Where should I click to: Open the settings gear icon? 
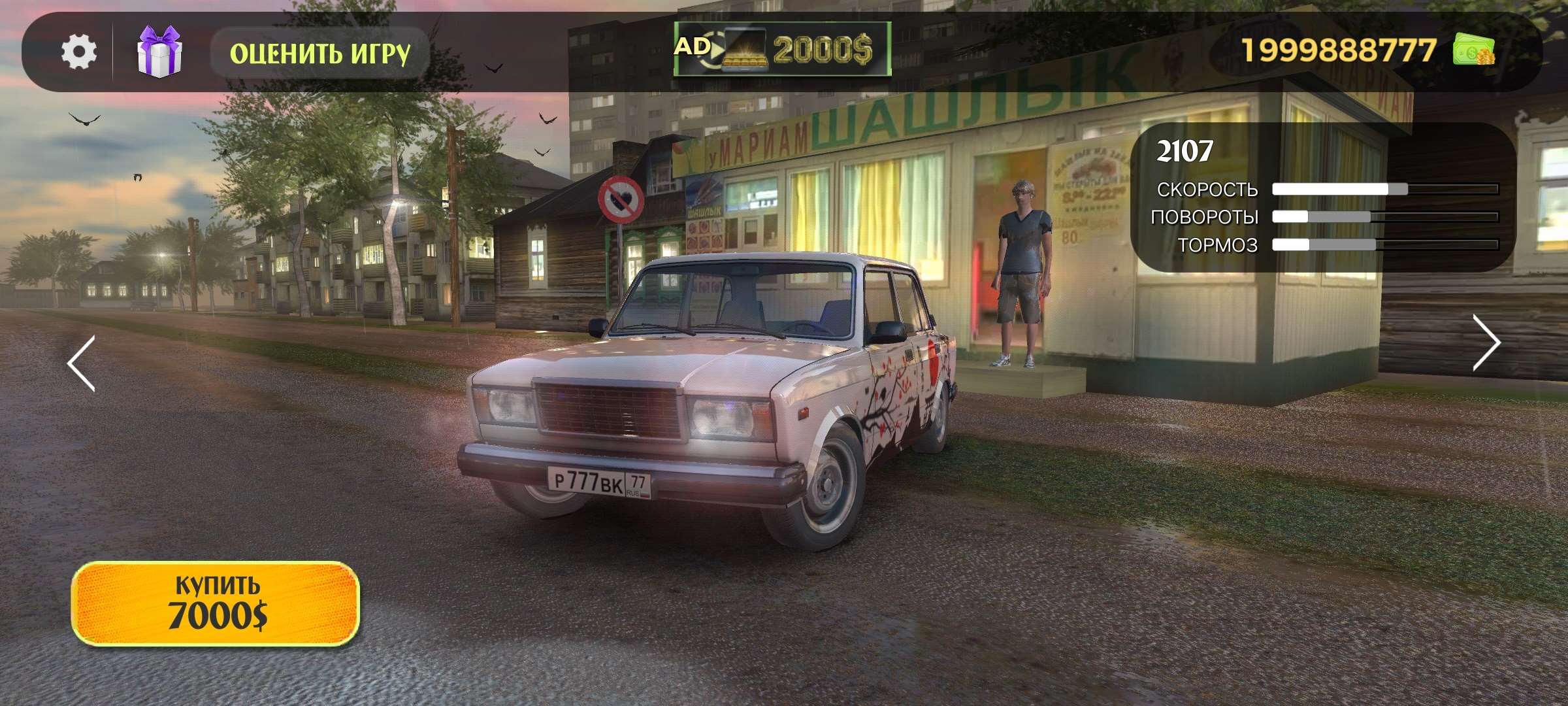tap(79, 52)
